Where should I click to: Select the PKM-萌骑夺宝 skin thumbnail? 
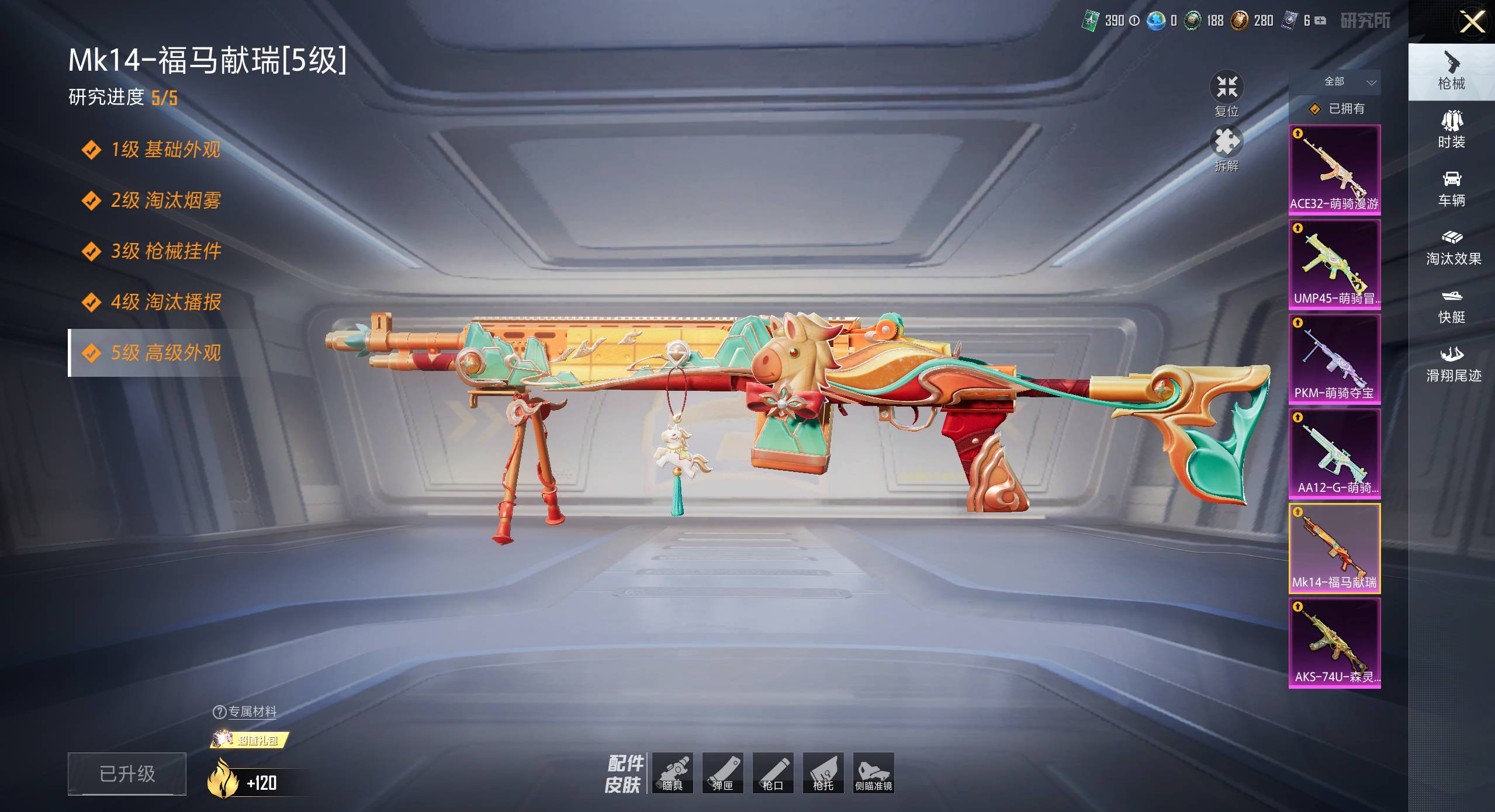click(1334, 358)
